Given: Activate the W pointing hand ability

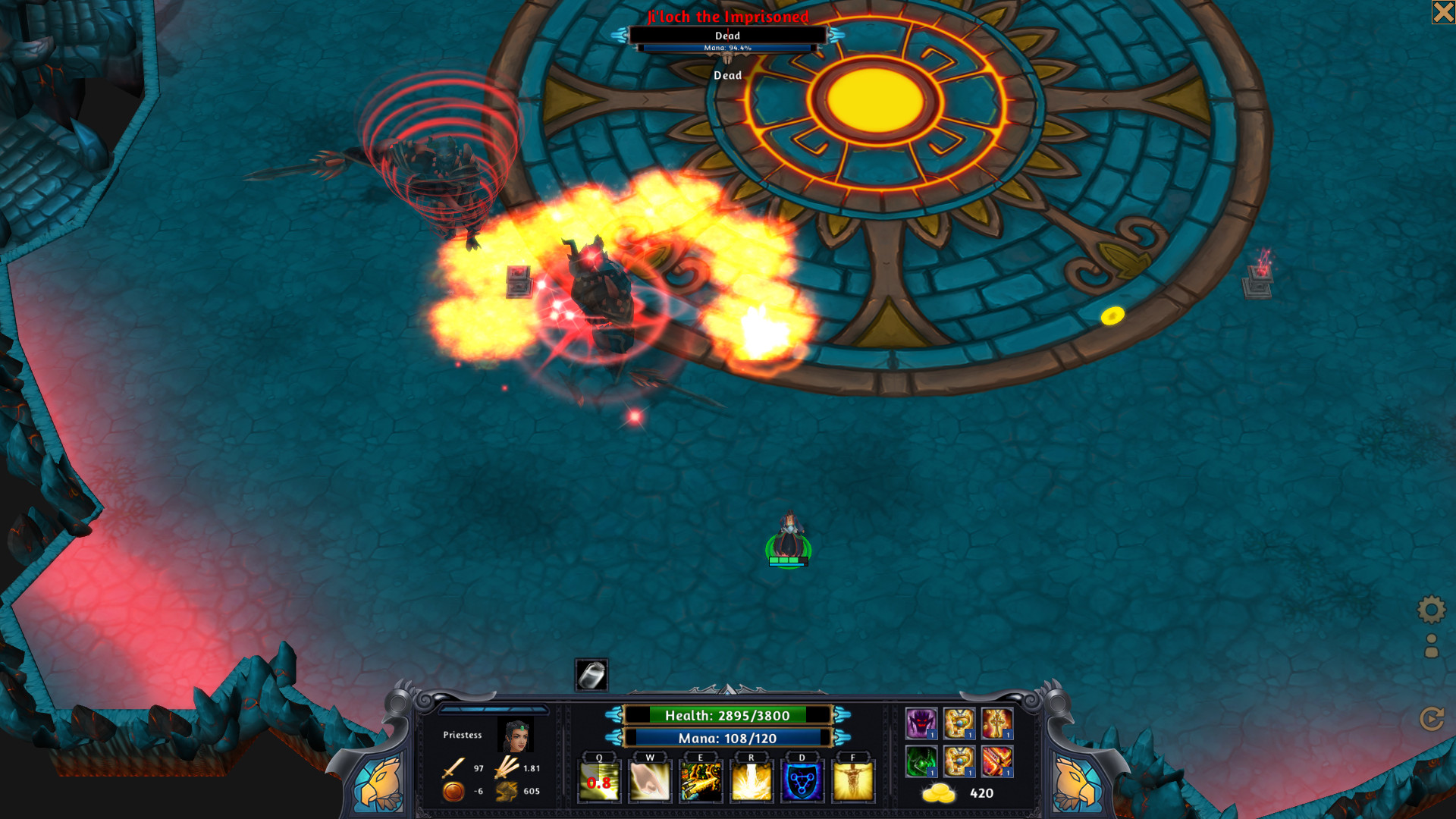Looking at the screenshot, I should tap(650, 781).
